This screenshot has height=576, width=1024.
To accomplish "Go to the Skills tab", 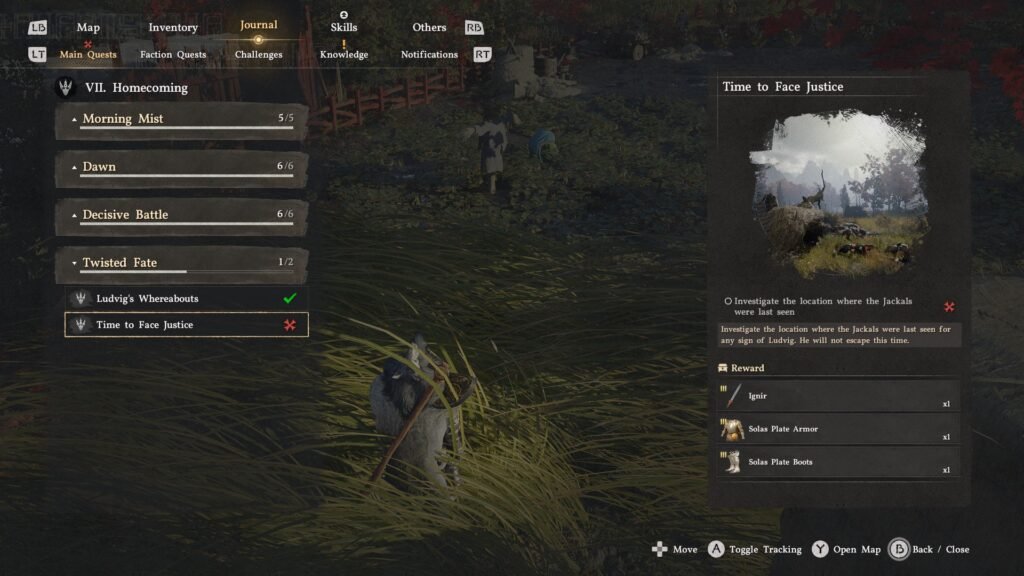I will (x=344, y=27).
